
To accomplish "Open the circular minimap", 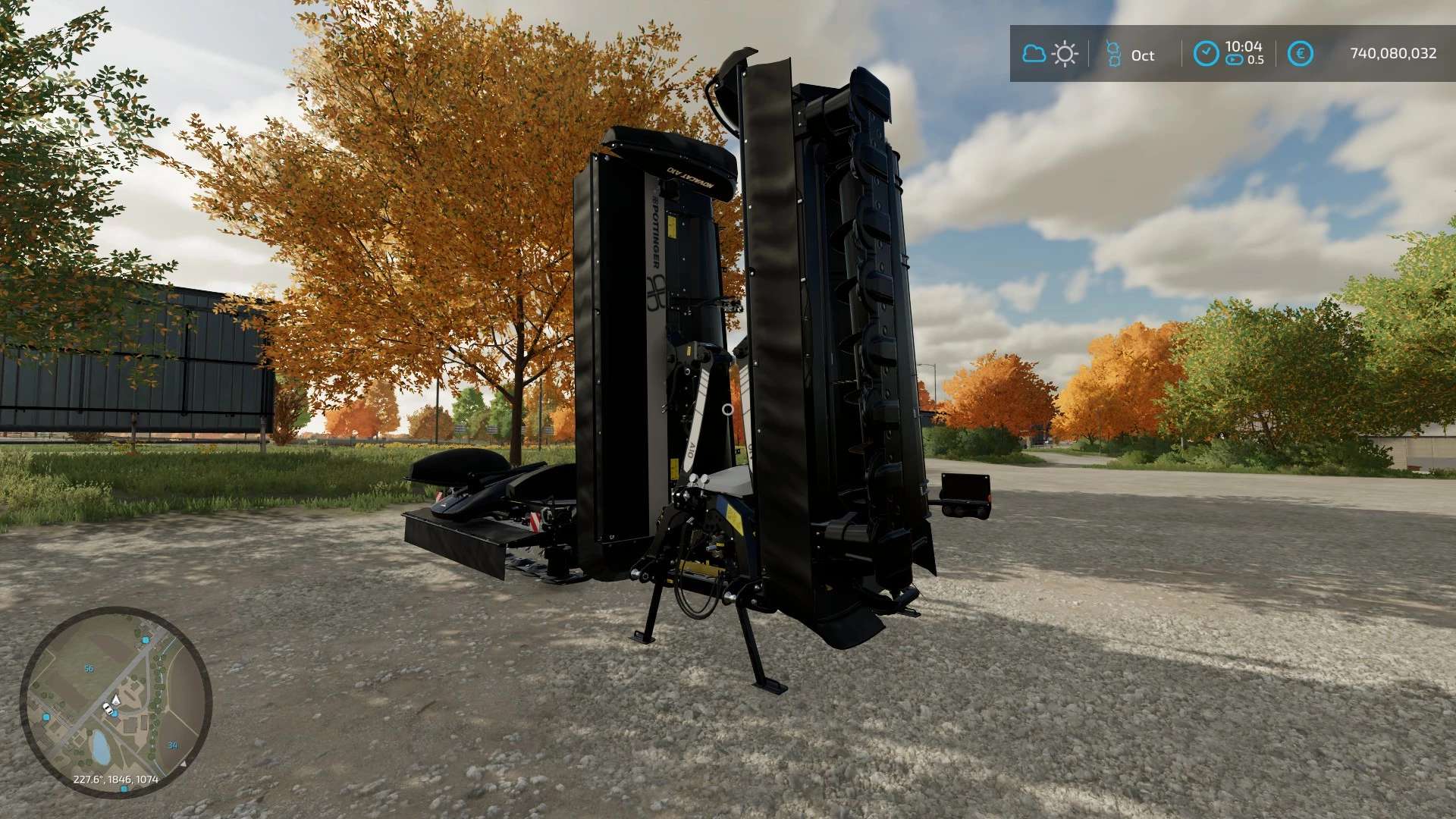I will (116, 701).
